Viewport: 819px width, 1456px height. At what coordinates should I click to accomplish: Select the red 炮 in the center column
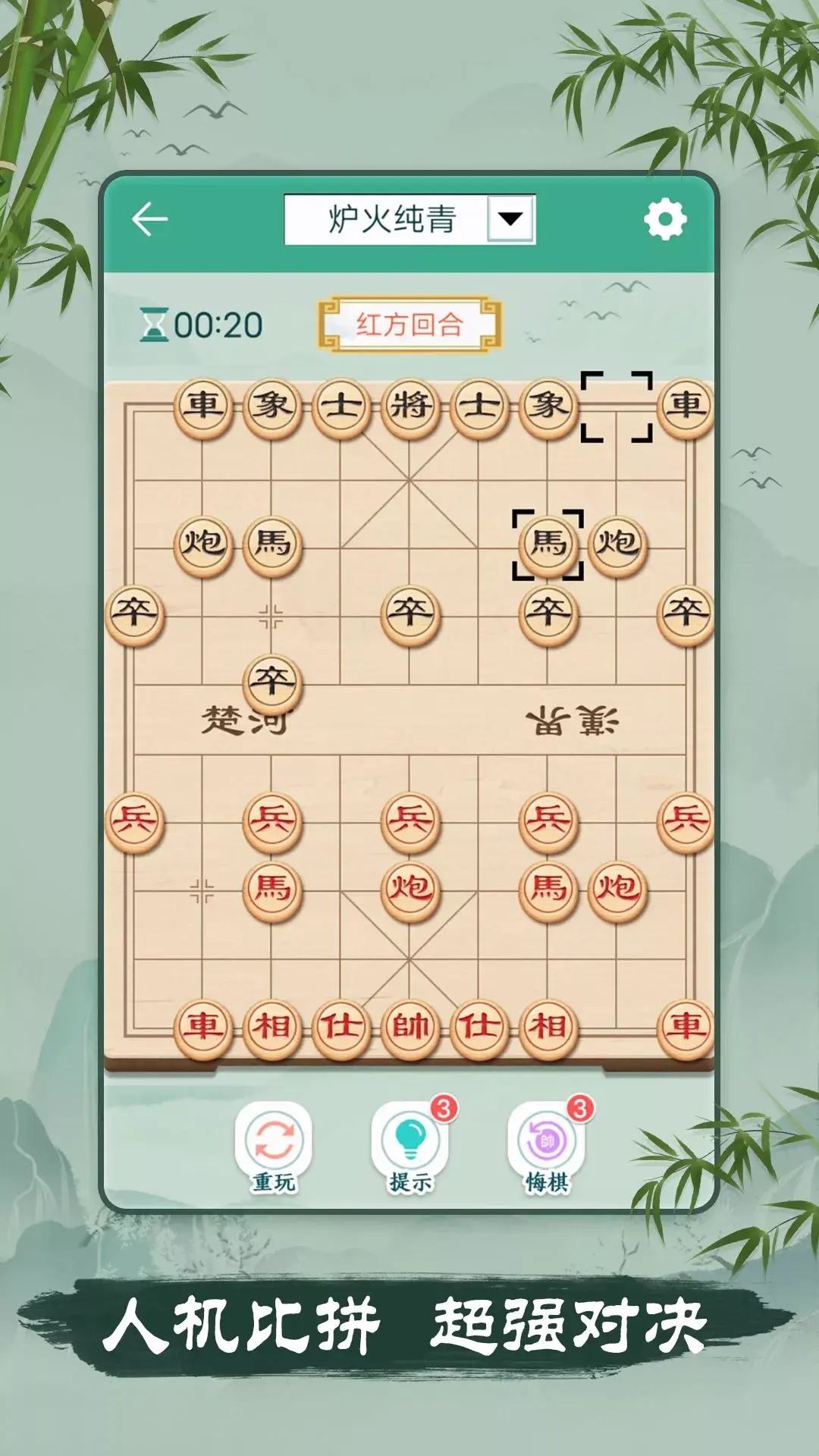pyautogui.click(x=410, y=889)
